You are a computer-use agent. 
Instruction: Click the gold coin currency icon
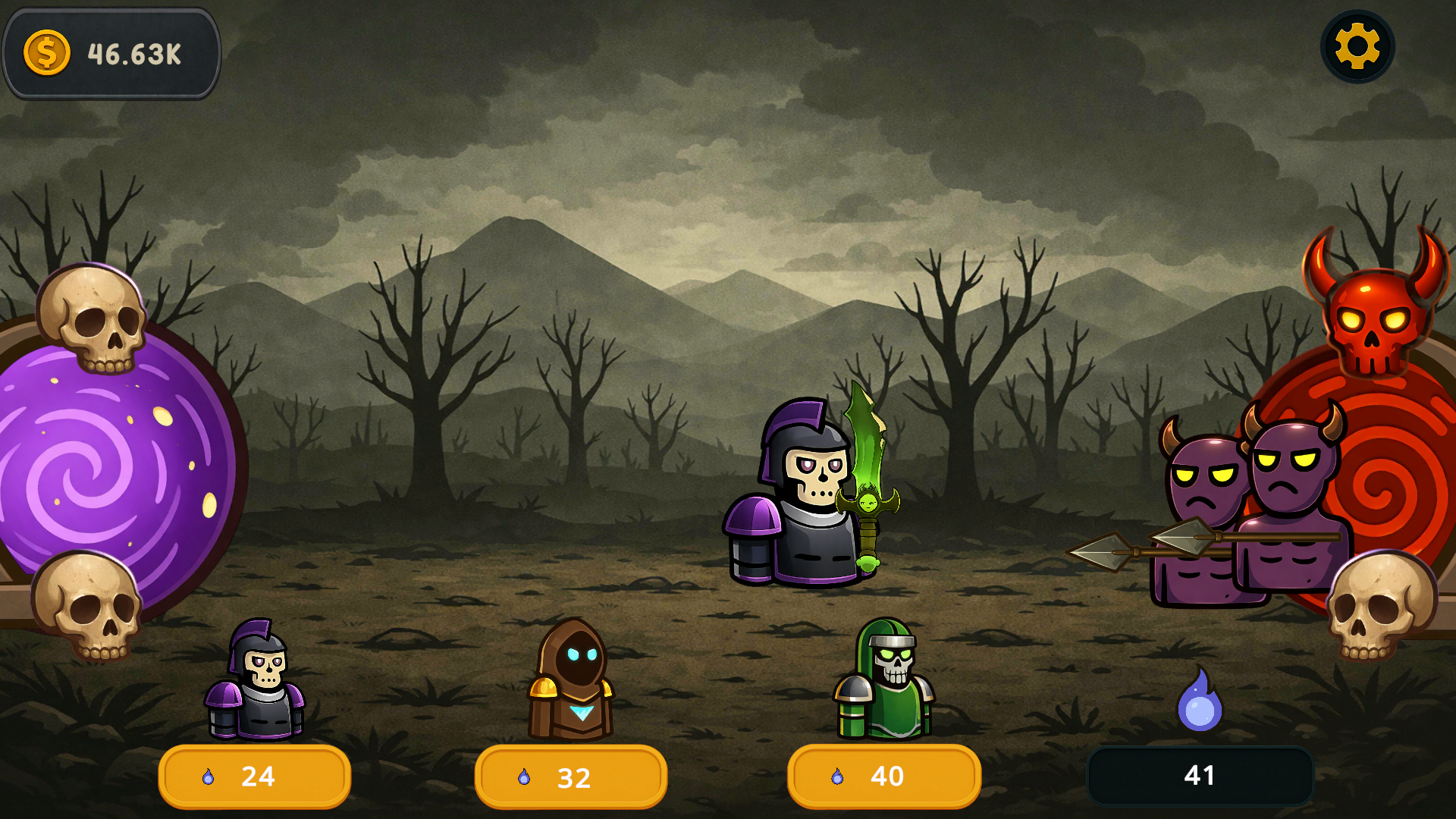(45, 52)
